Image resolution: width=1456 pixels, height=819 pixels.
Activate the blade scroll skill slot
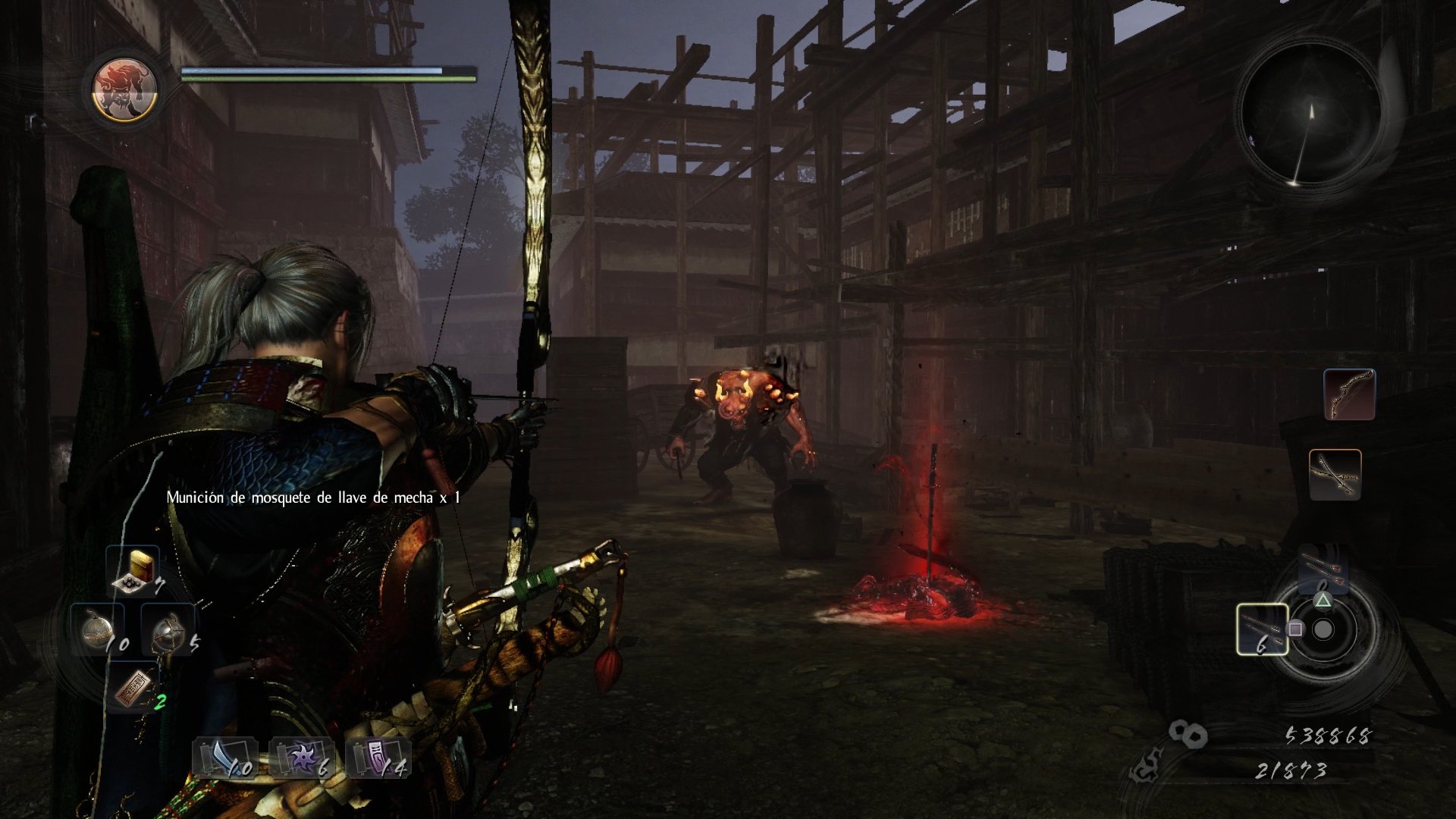225,757
